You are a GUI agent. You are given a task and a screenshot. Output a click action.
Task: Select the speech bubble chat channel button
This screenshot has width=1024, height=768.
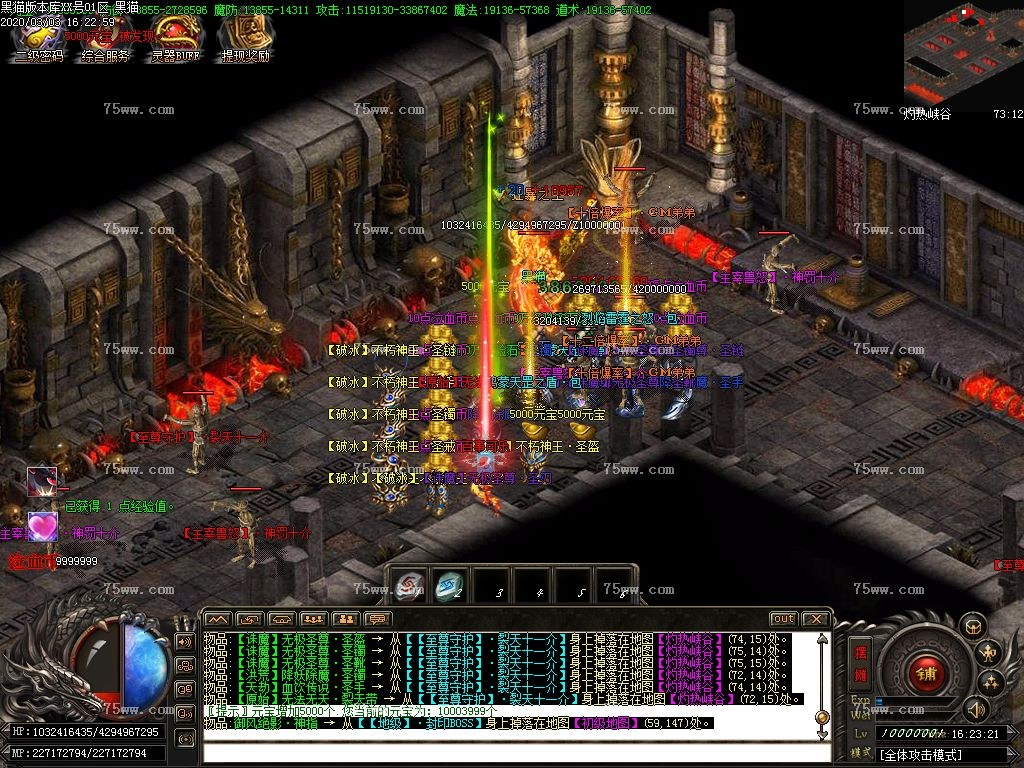pos(377,619)
